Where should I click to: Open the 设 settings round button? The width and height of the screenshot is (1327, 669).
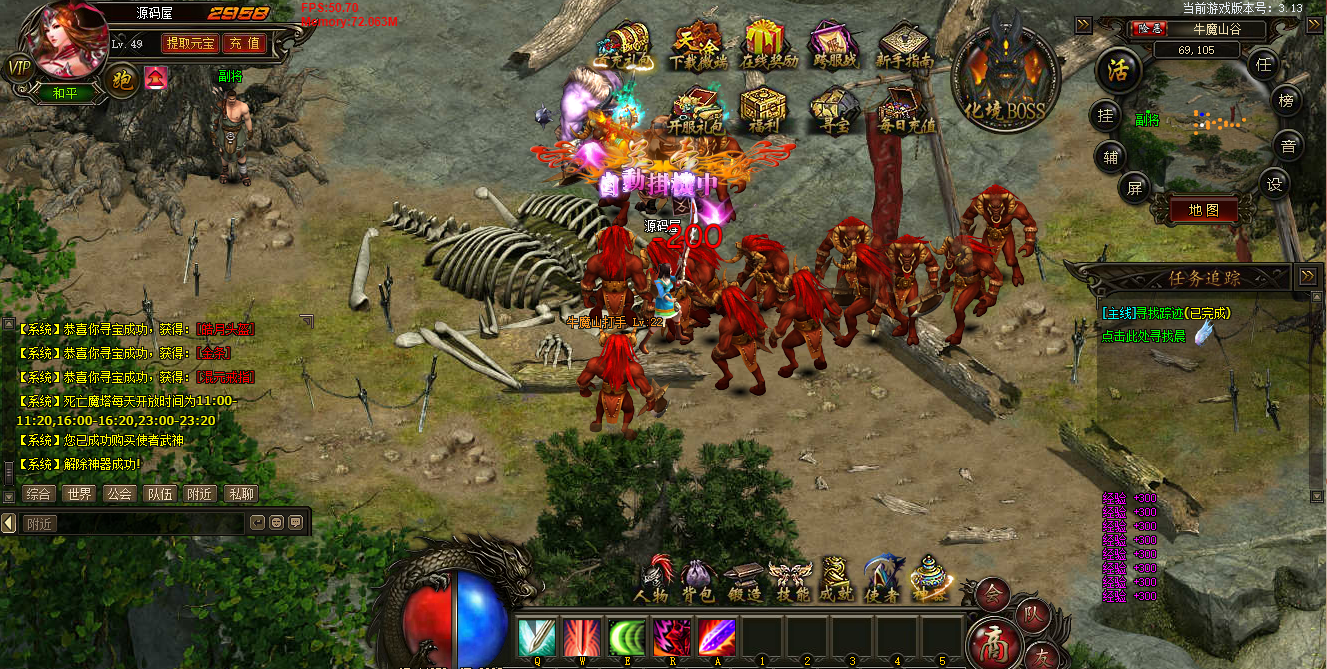point(1274,183)
